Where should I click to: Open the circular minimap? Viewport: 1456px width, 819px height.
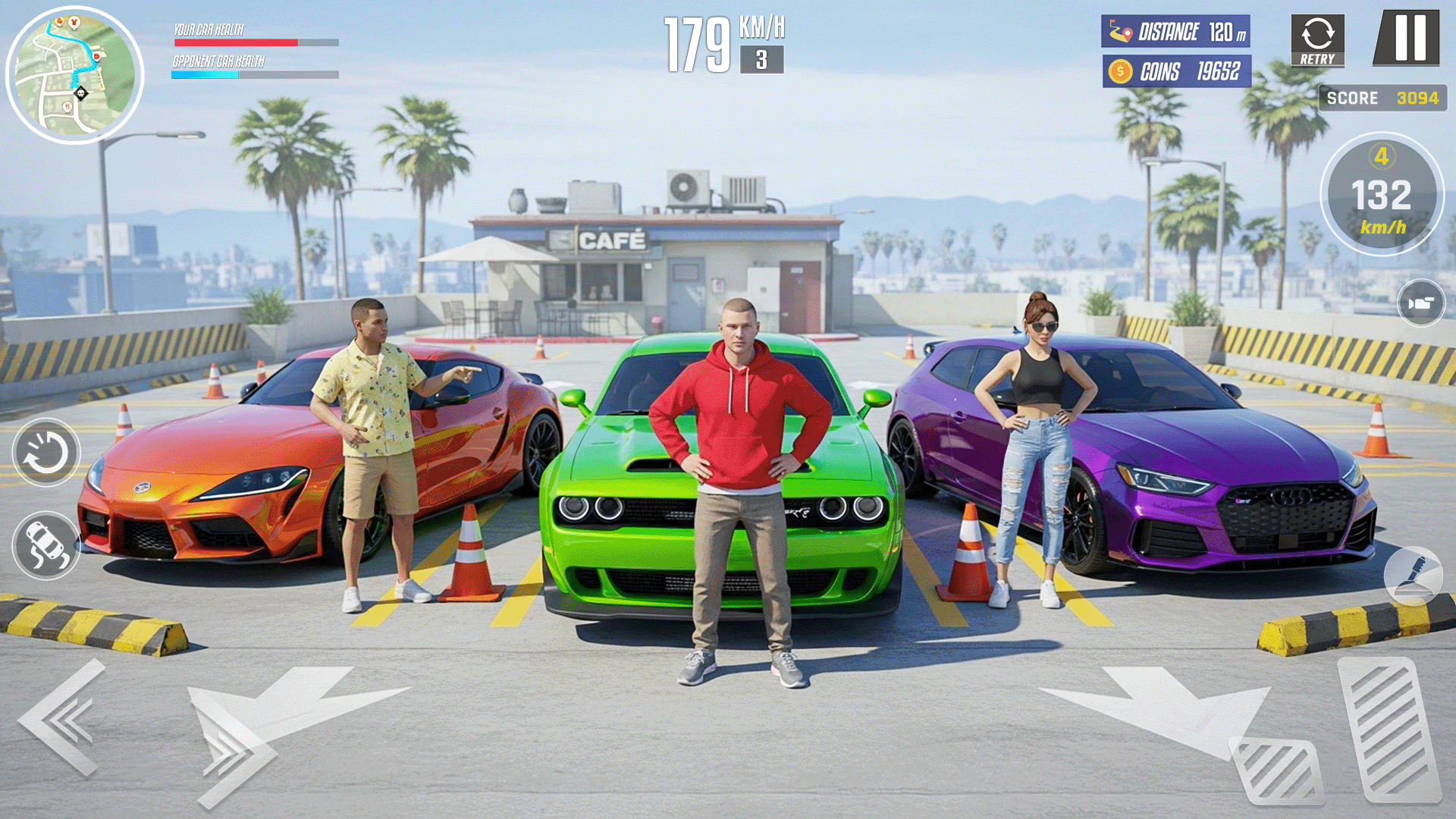[x=74, y=75]
